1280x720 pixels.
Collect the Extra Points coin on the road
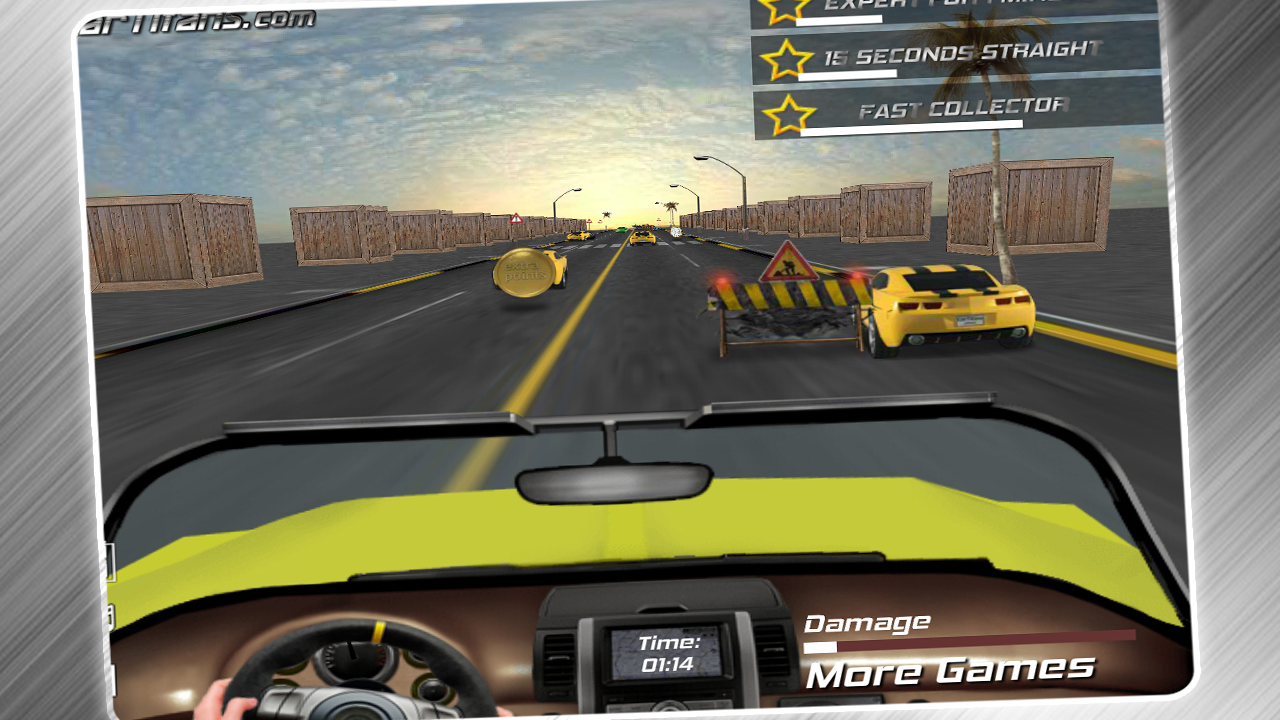coord(527,272)
